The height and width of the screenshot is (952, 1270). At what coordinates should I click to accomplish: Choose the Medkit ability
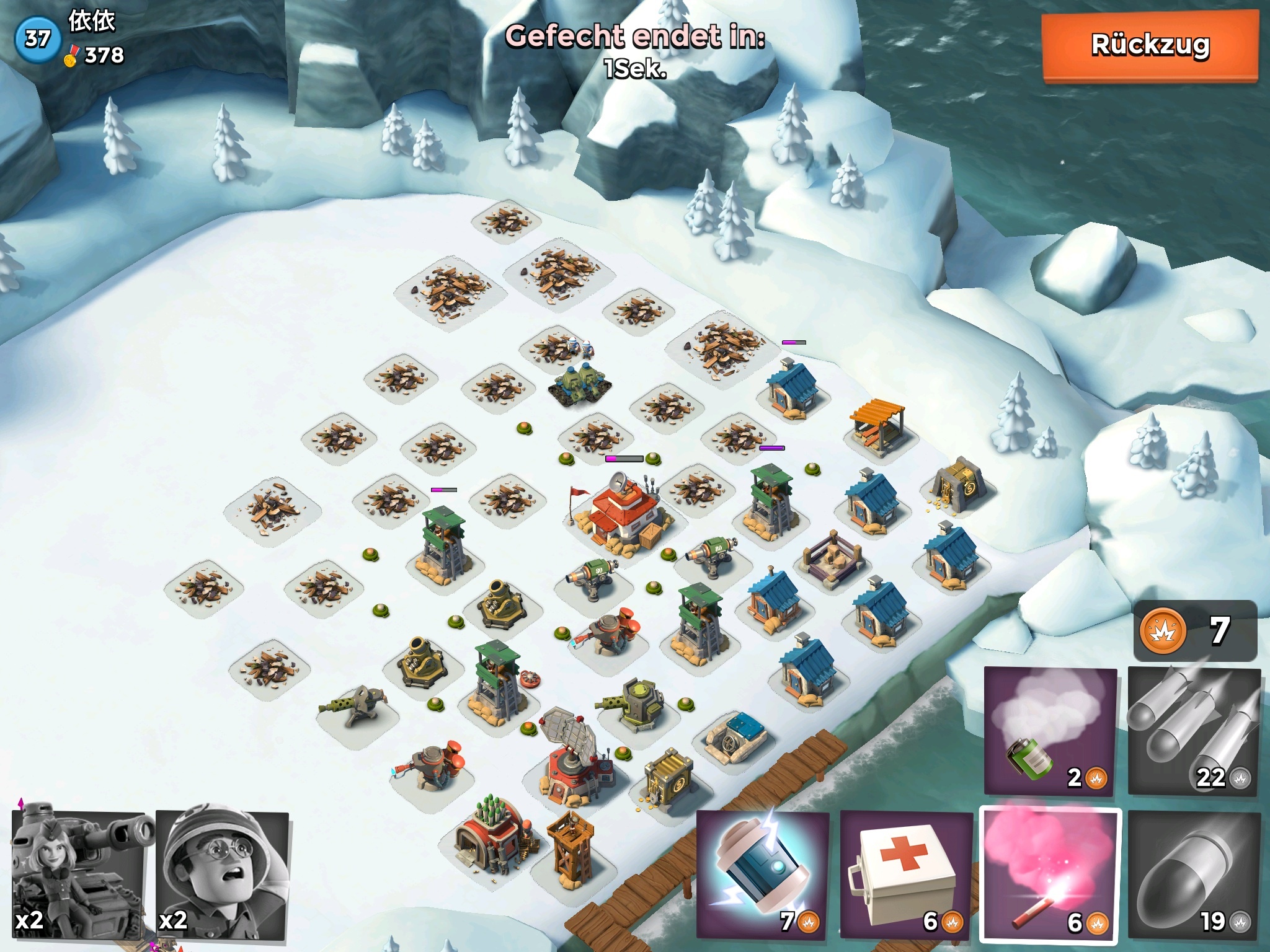[907, 875]
